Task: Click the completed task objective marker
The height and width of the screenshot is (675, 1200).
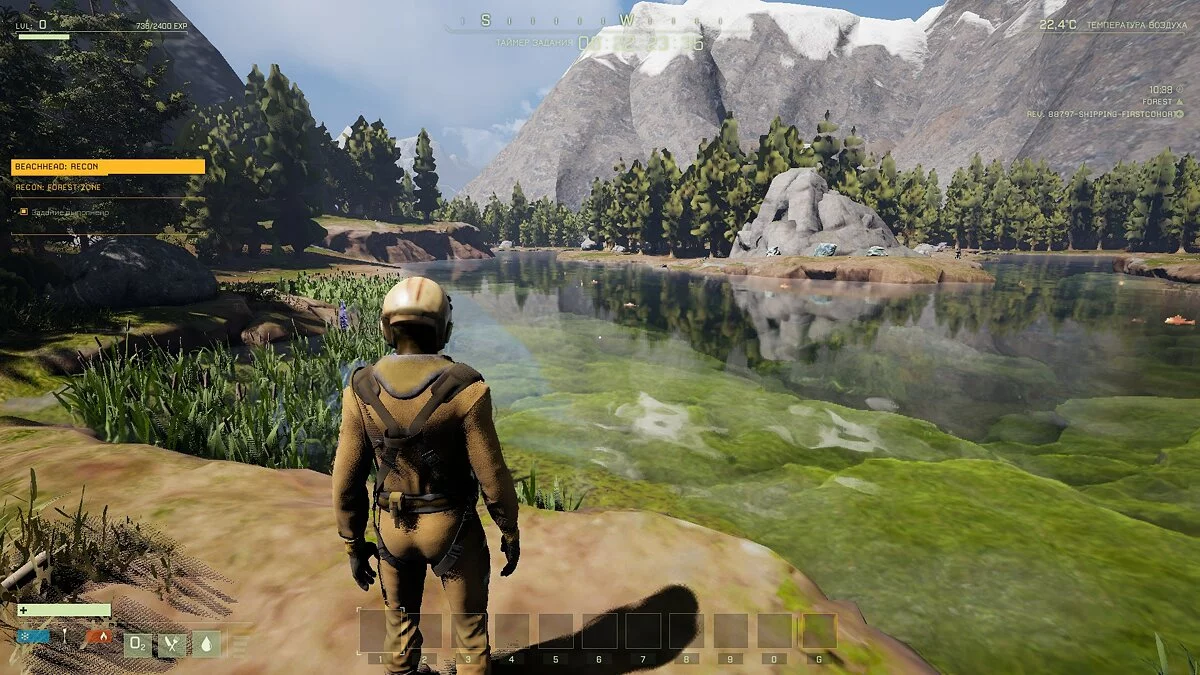Action: tap(24, 211)
